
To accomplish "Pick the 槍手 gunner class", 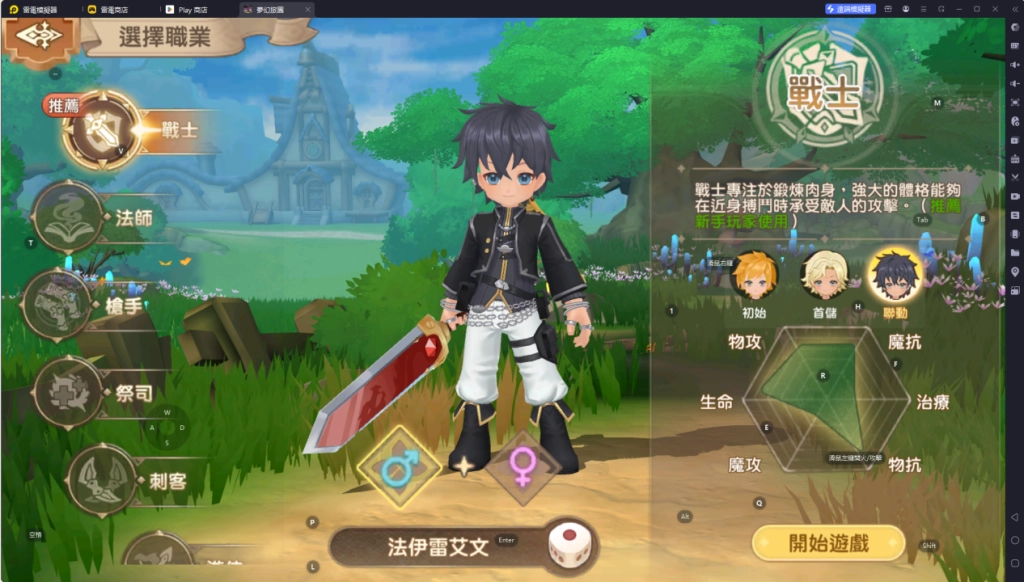I will (x=59, y=304).
